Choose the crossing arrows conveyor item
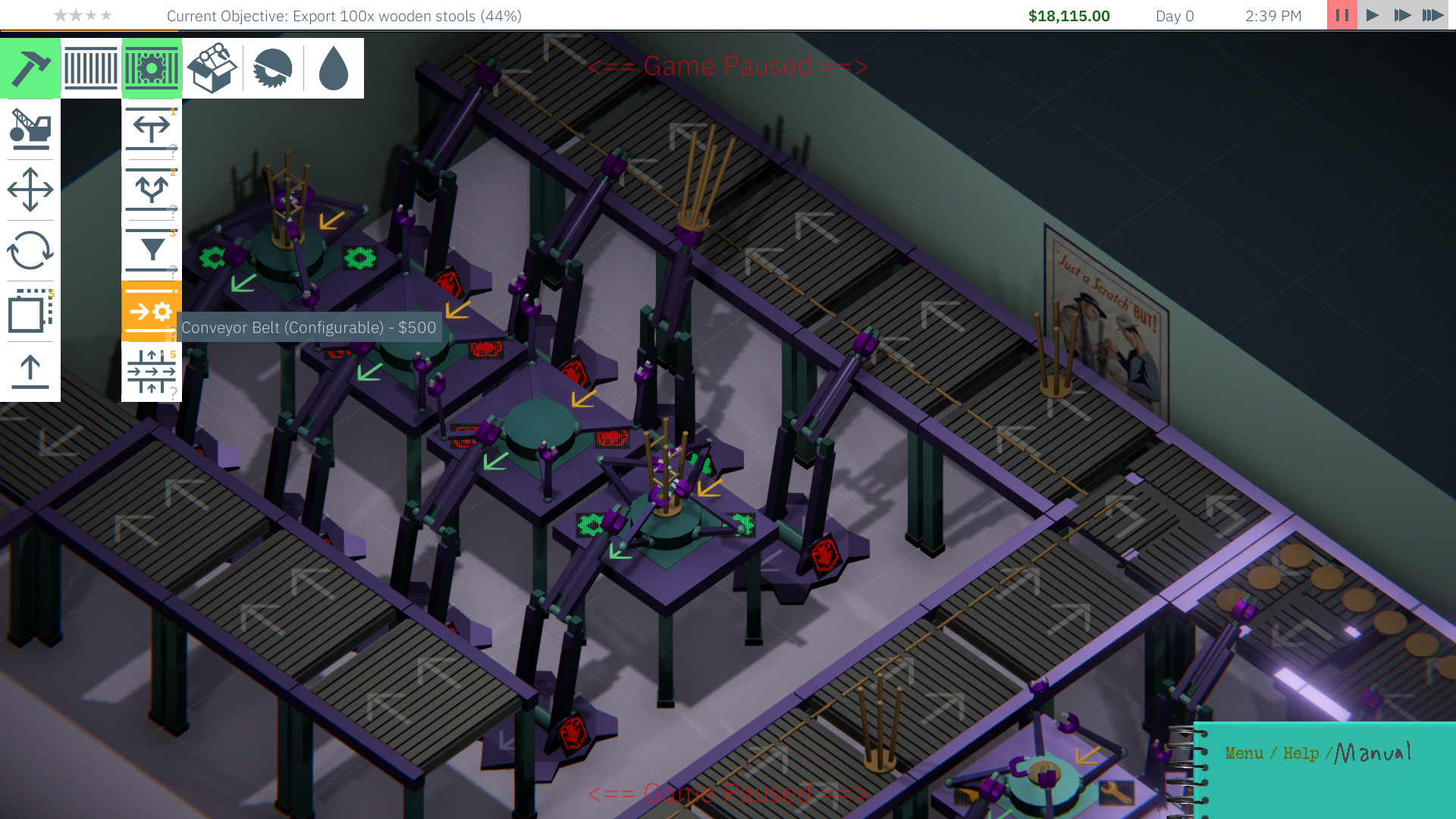This screenshot has width=1456, height=819. tap(152, 372)
